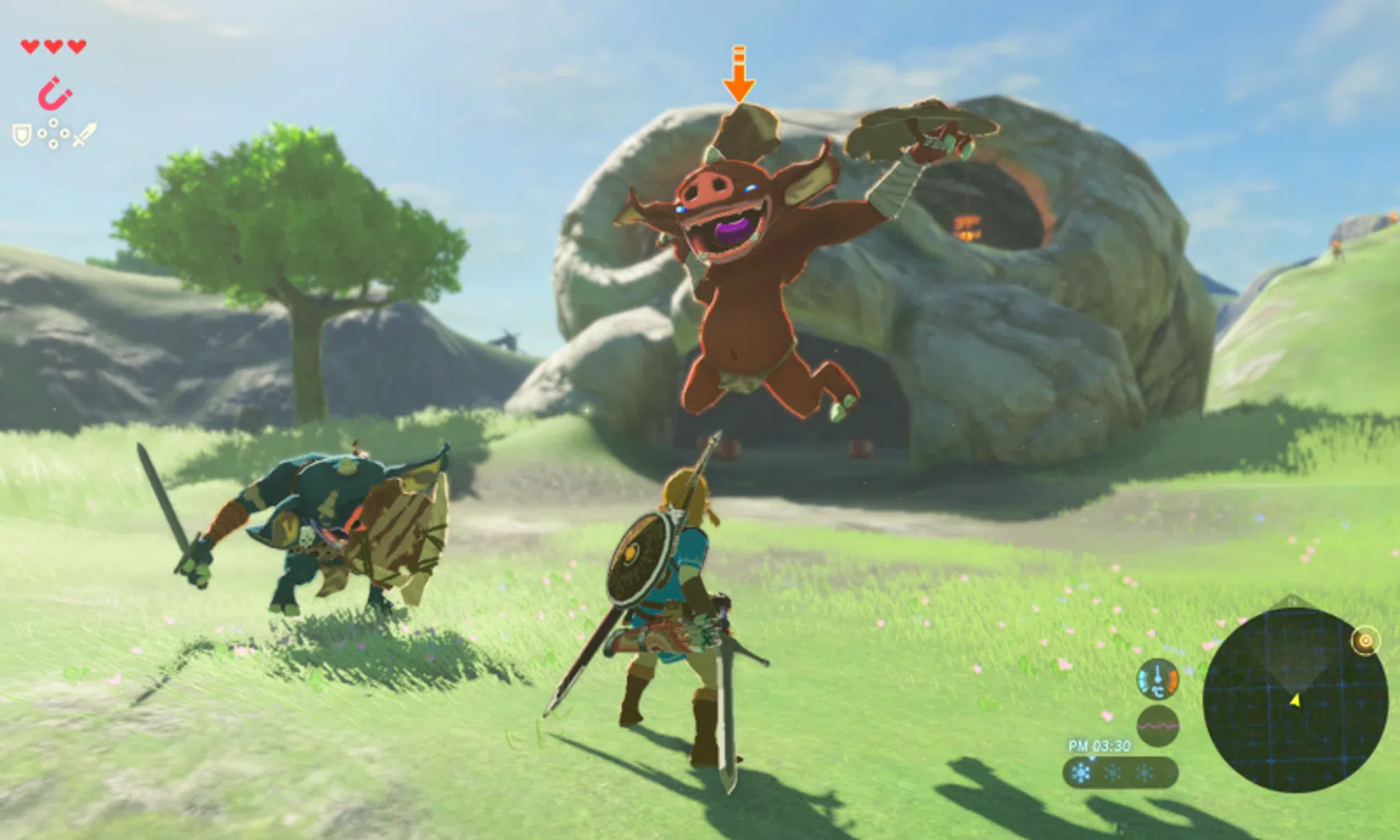The image size is (1400, 840).
Task: Toggle the up arrow on the D-pad indicator
Action: [54, 123]
